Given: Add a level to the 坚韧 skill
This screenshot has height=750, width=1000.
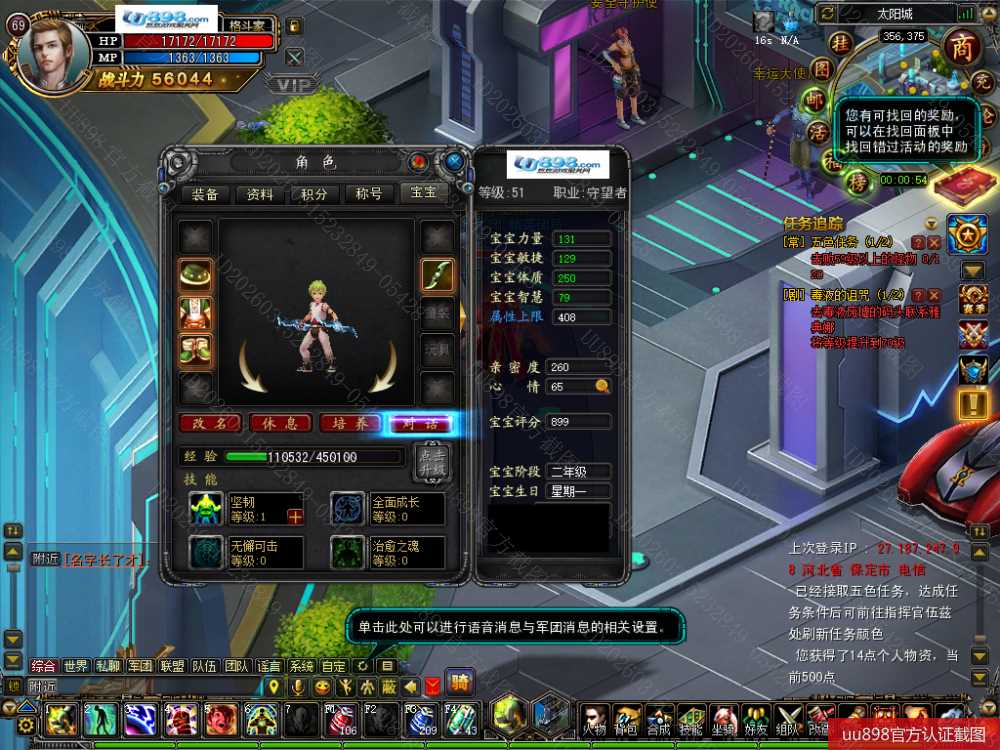Looking at the screenshot, I should (295, 517).
